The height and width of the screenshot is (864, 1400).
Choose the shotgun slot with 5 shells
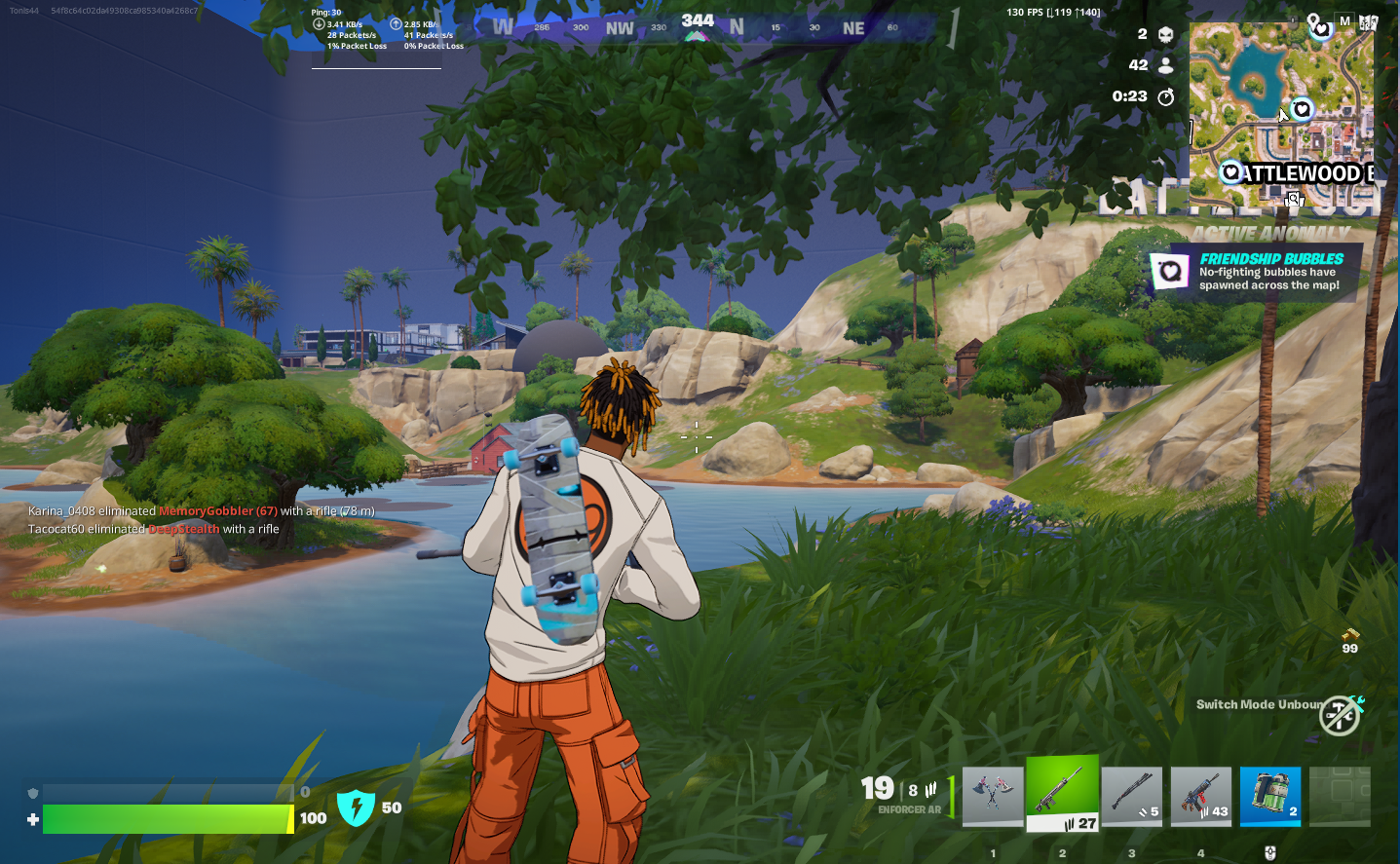tap(1132, 796)
